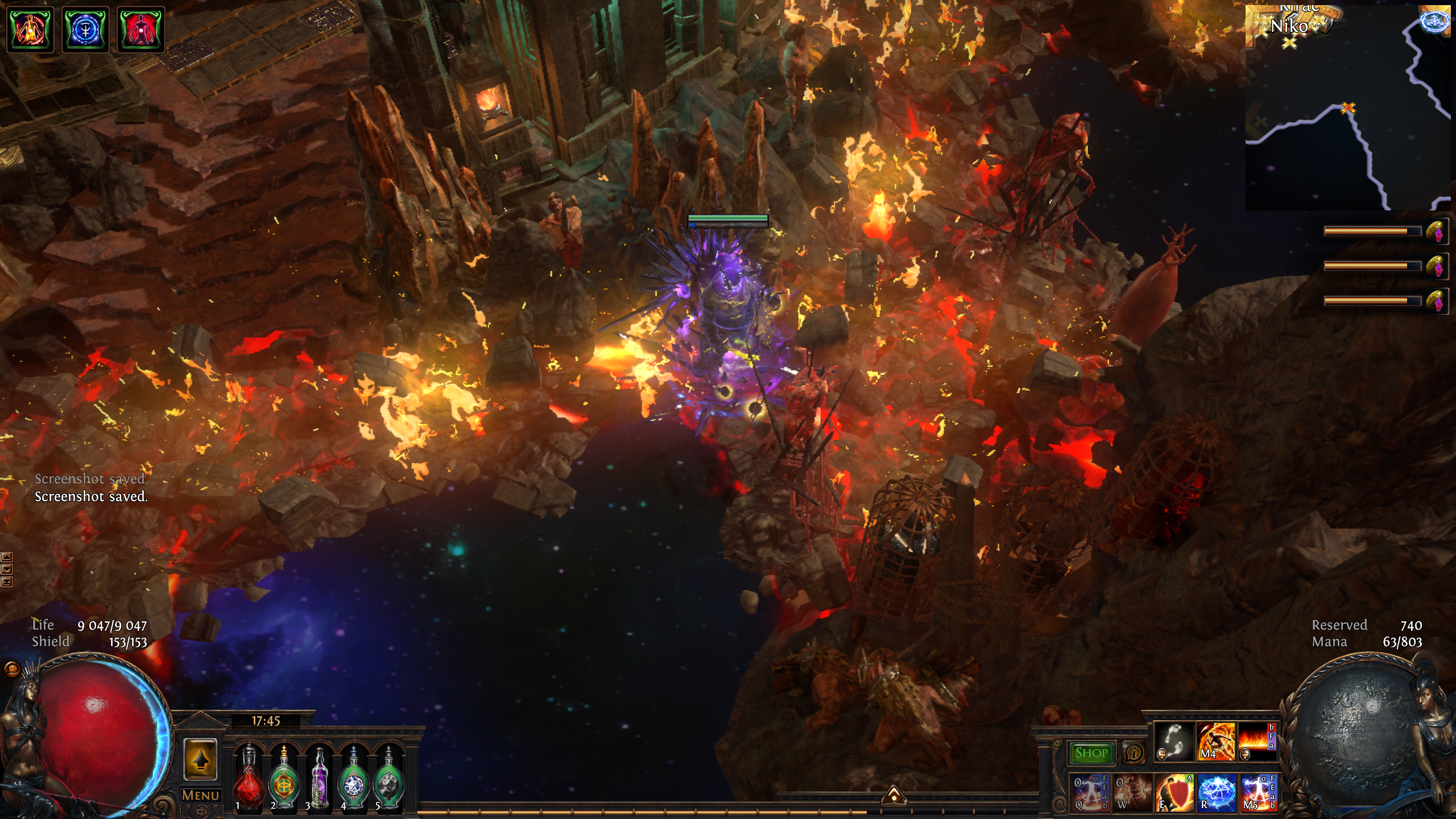Select the flame wall skill slot
The image size is (1456, 819).
1256,742
